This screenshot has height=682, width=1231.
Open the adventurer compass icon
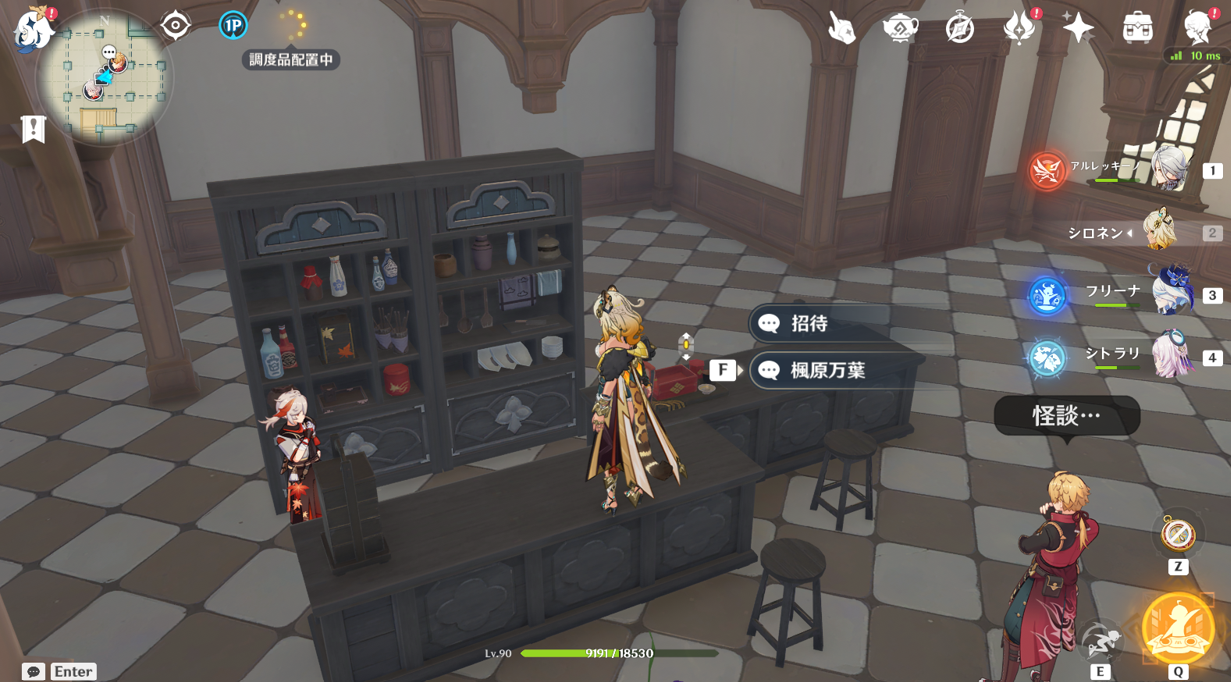tap(960, 27)
